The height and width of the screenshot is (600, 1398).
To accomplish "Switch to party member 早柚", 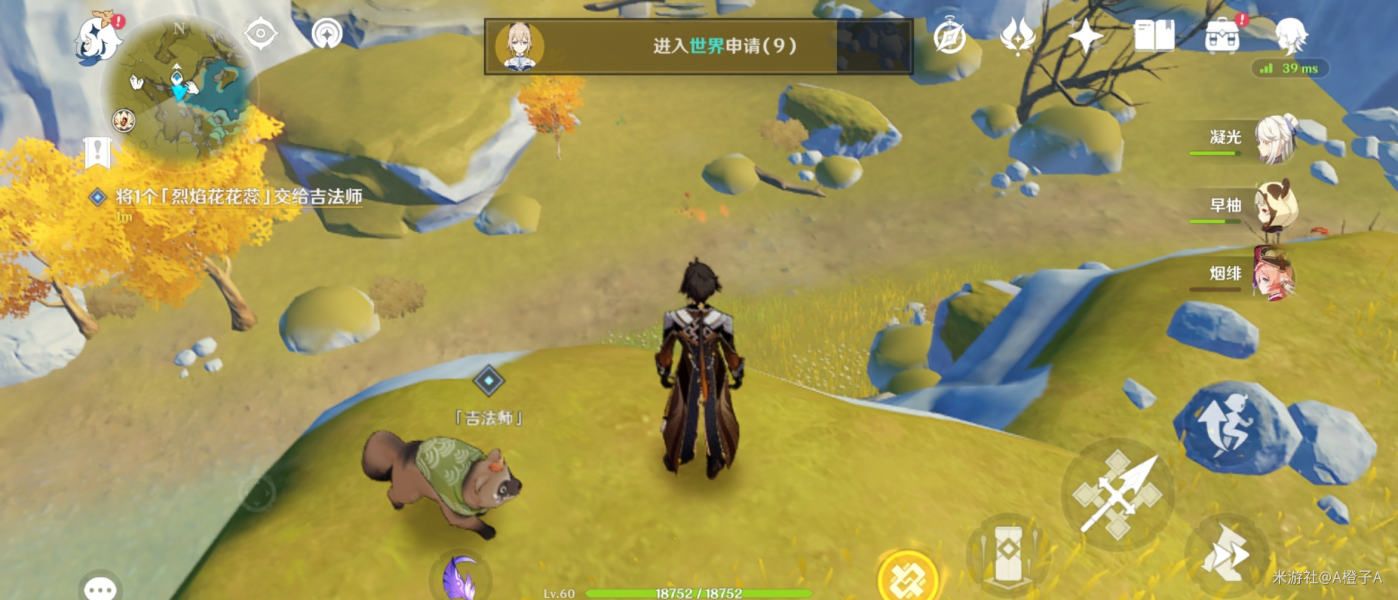I will [1274, 207].
